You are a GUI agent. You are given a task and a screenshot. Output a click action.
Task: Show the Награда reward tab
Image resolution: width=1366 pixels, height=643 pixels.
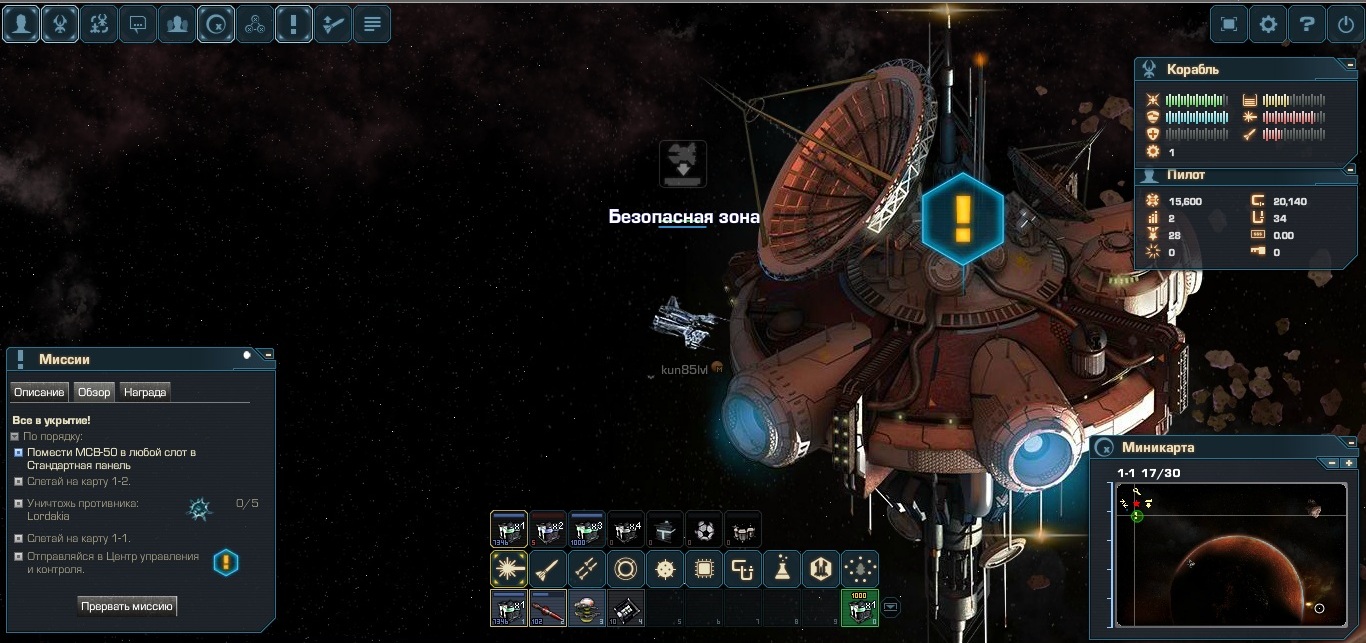(x=145, y=392)
